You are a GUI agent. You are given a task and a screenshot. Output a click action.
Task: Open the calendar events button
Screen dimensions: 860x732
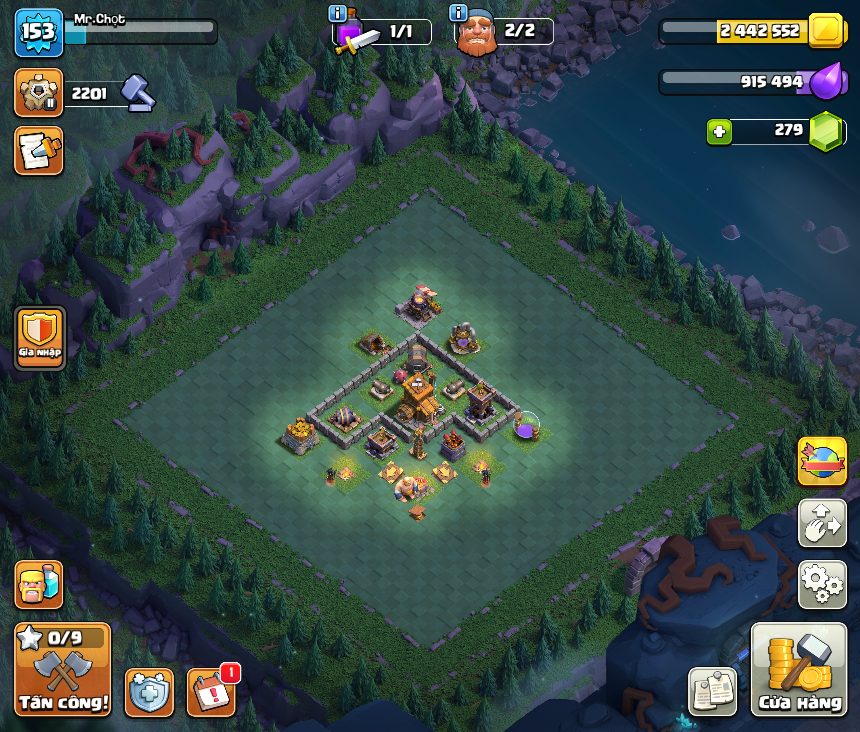pos(212,692)
